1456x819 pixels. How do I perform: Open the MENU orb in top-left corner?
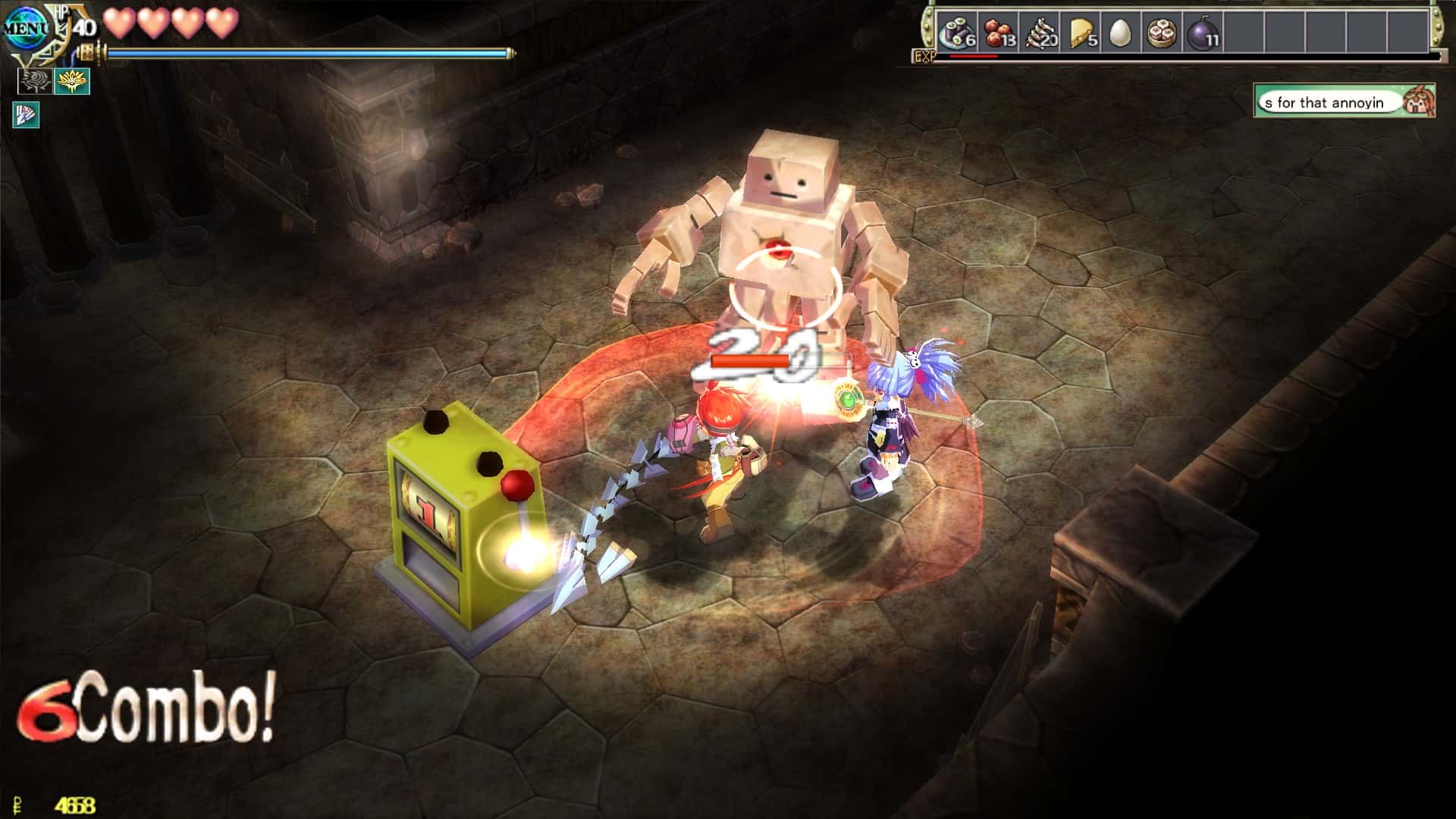coord(27,29)
